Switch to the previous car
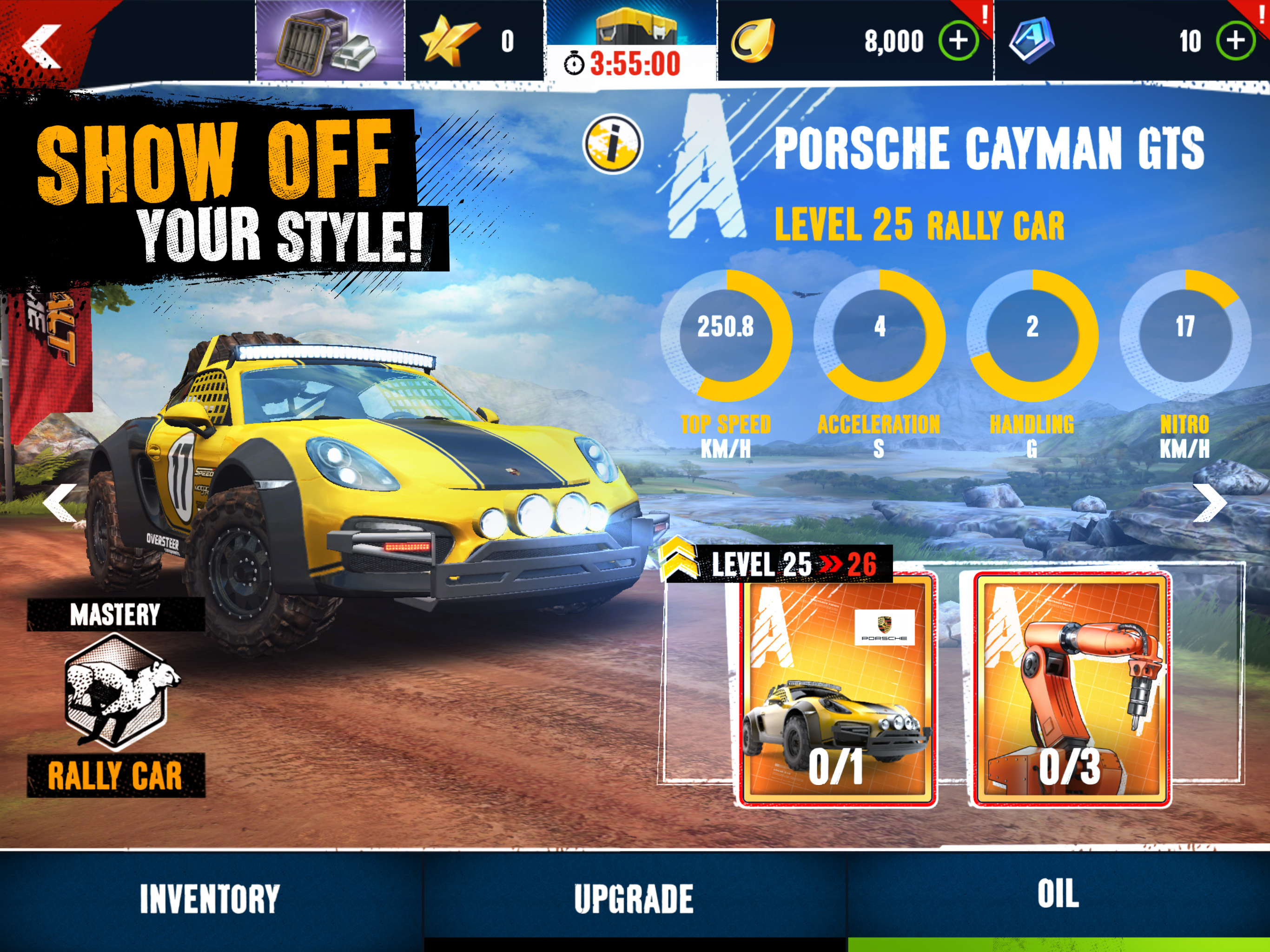The width and height of the screenshot is (1270, 952). [x=60, y=502]
